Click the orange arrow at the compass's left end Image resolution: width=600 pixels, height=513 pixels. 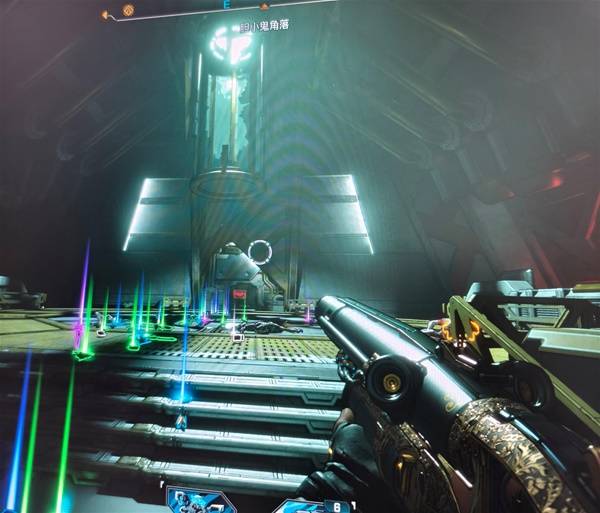[x=105, y=14]
